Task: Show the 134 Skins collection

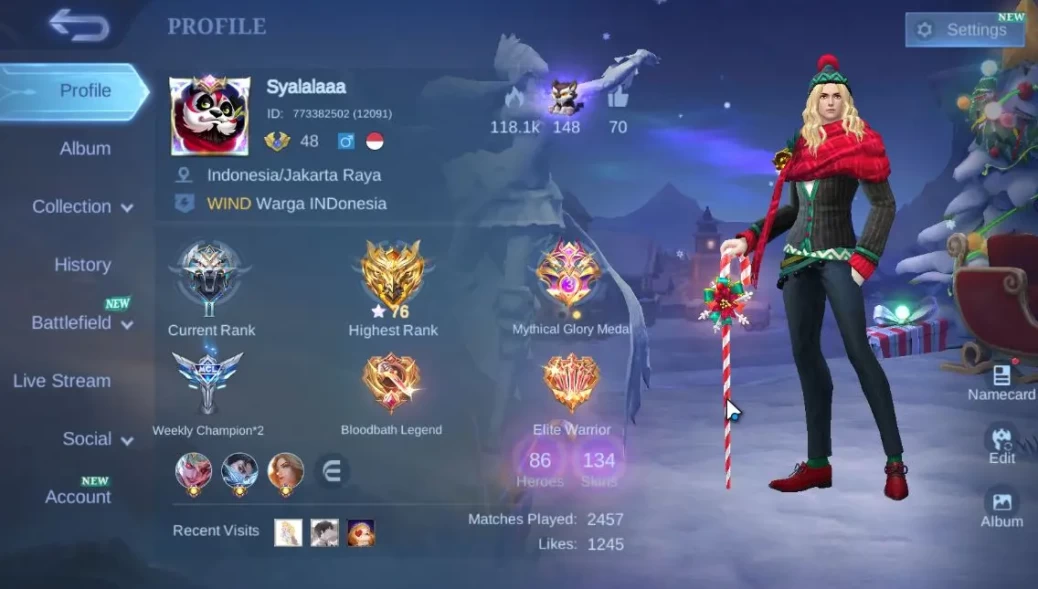Action: (x=598, y=467)
